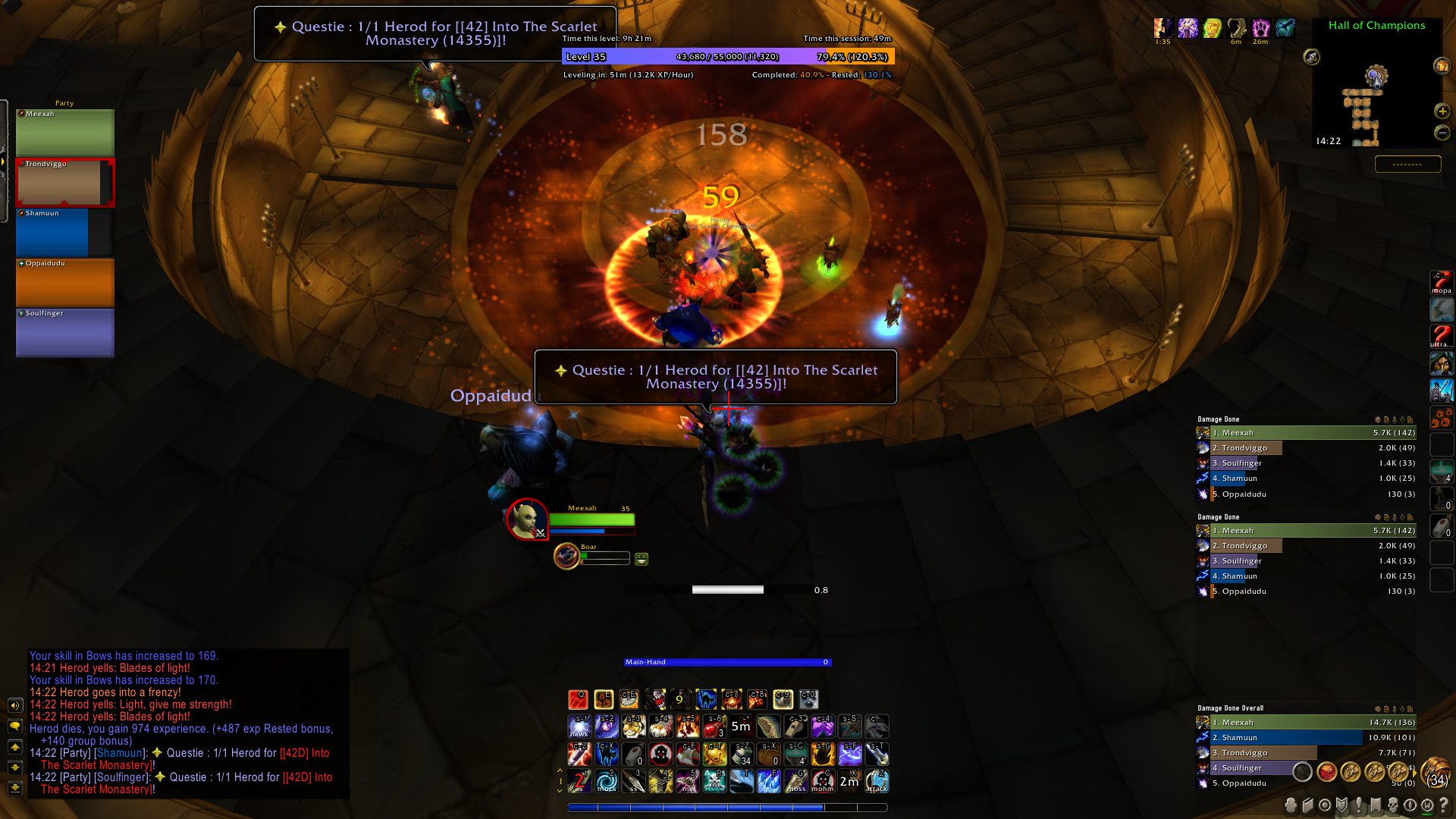The width and height of the screenshot is (1456, 819).
Task: Use the red healing potion slot
Action: tap(714, 726)
